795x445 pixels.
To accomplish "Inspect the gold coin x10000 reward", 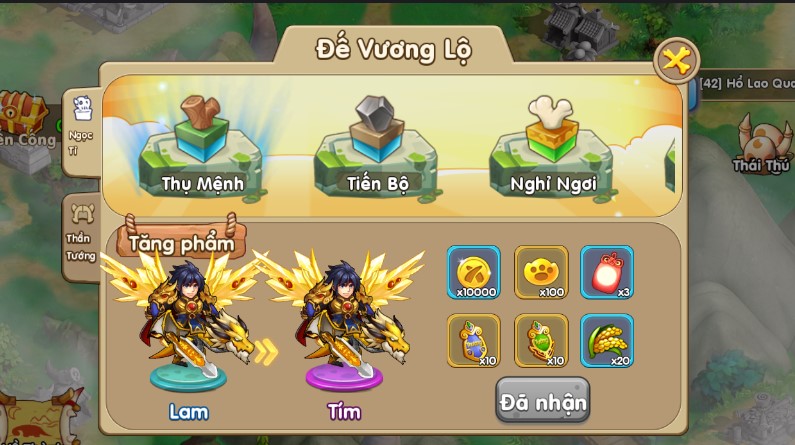I will (x=473, y=272).
